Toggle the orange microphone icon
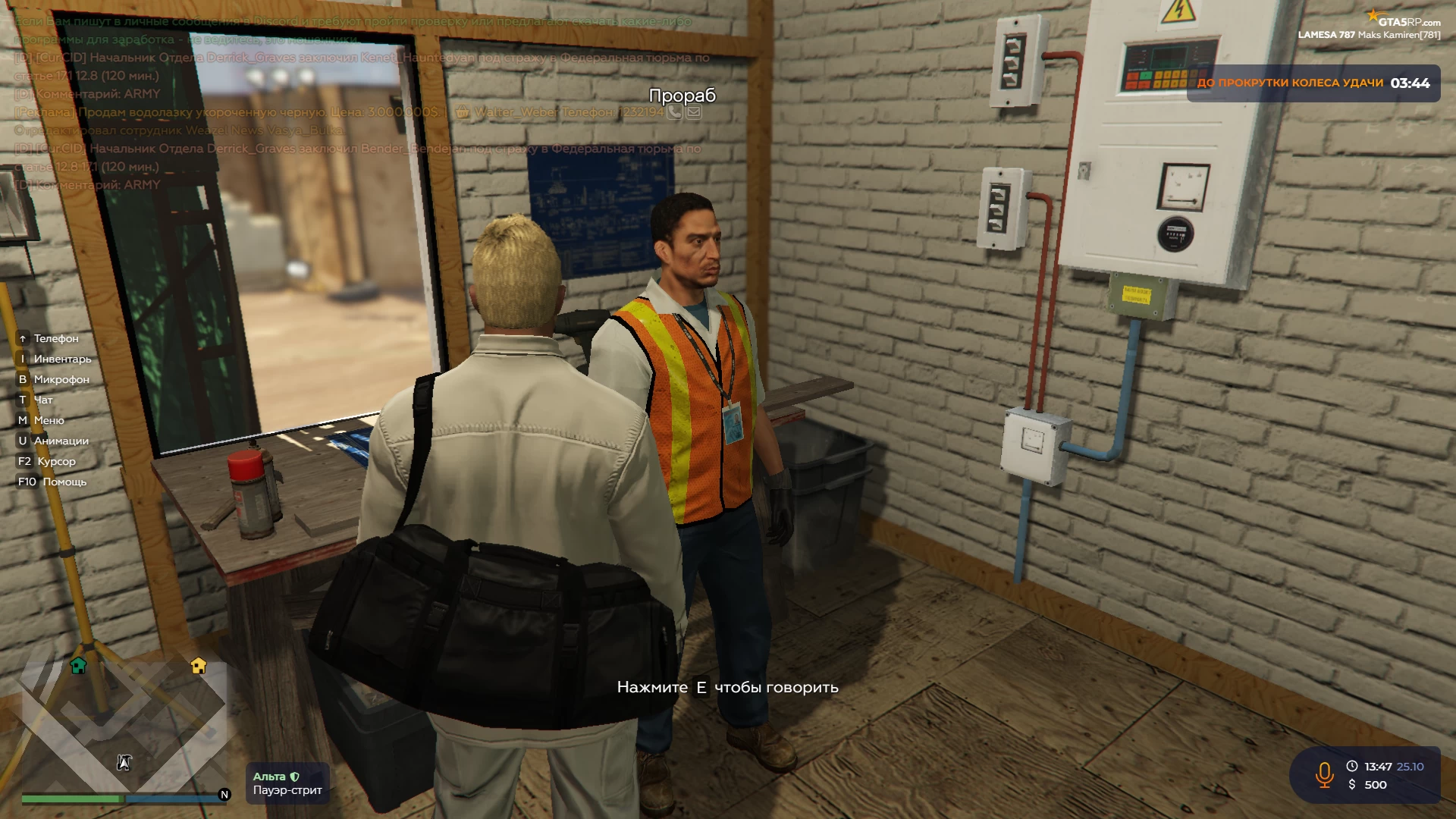Image resolution: width=1456 pixels, height=819 pixels. 1324,775
